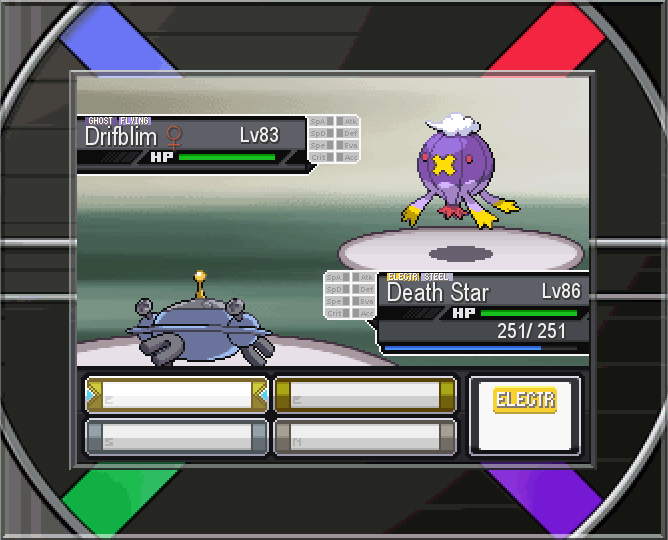This screenshot has width=668, height=540.
Task: Choose the tan Normal-type move slot
Action: [x=365, y=437]
